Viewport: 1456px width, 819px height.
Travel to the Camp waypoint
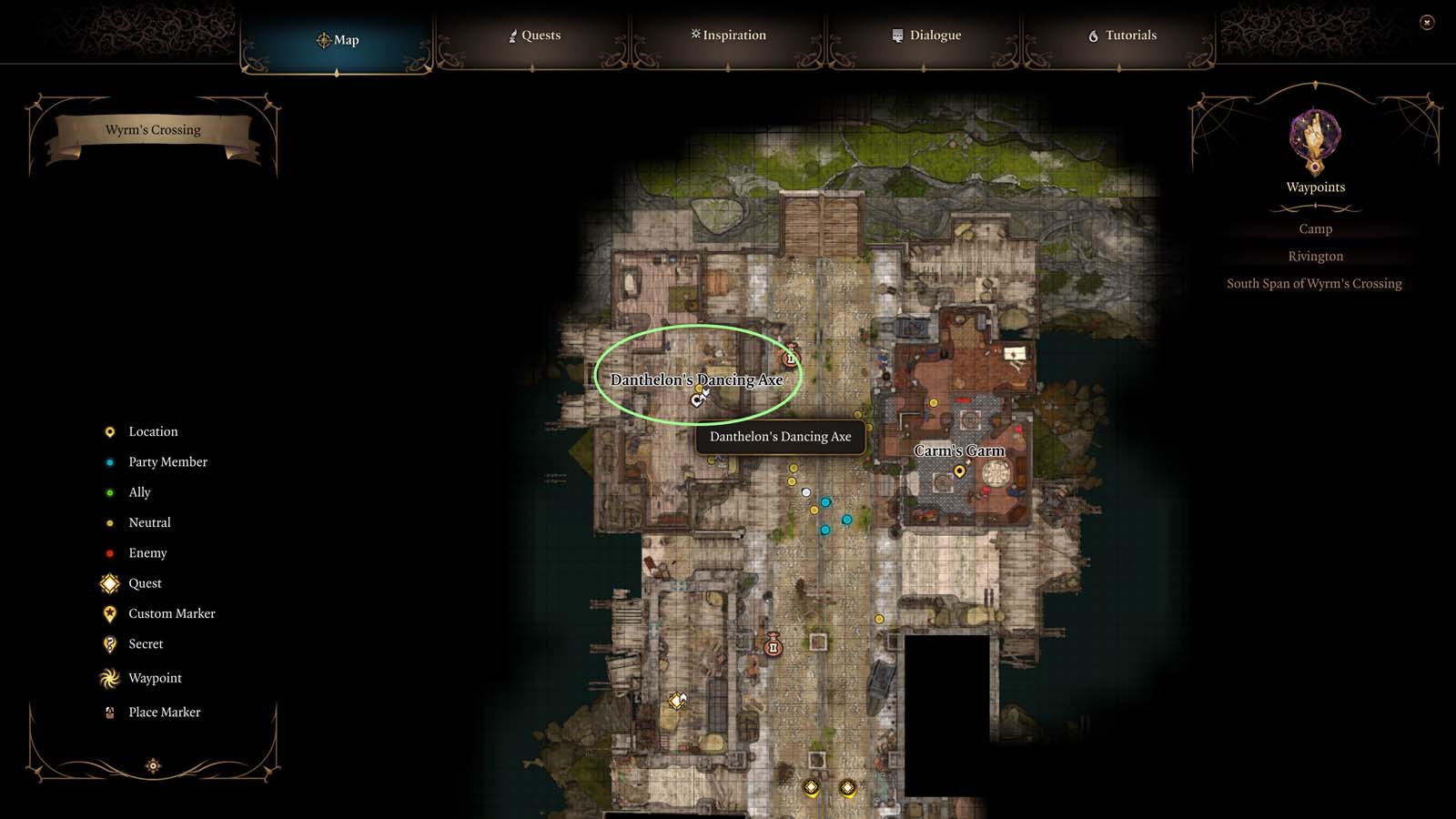click(1315, 228)
